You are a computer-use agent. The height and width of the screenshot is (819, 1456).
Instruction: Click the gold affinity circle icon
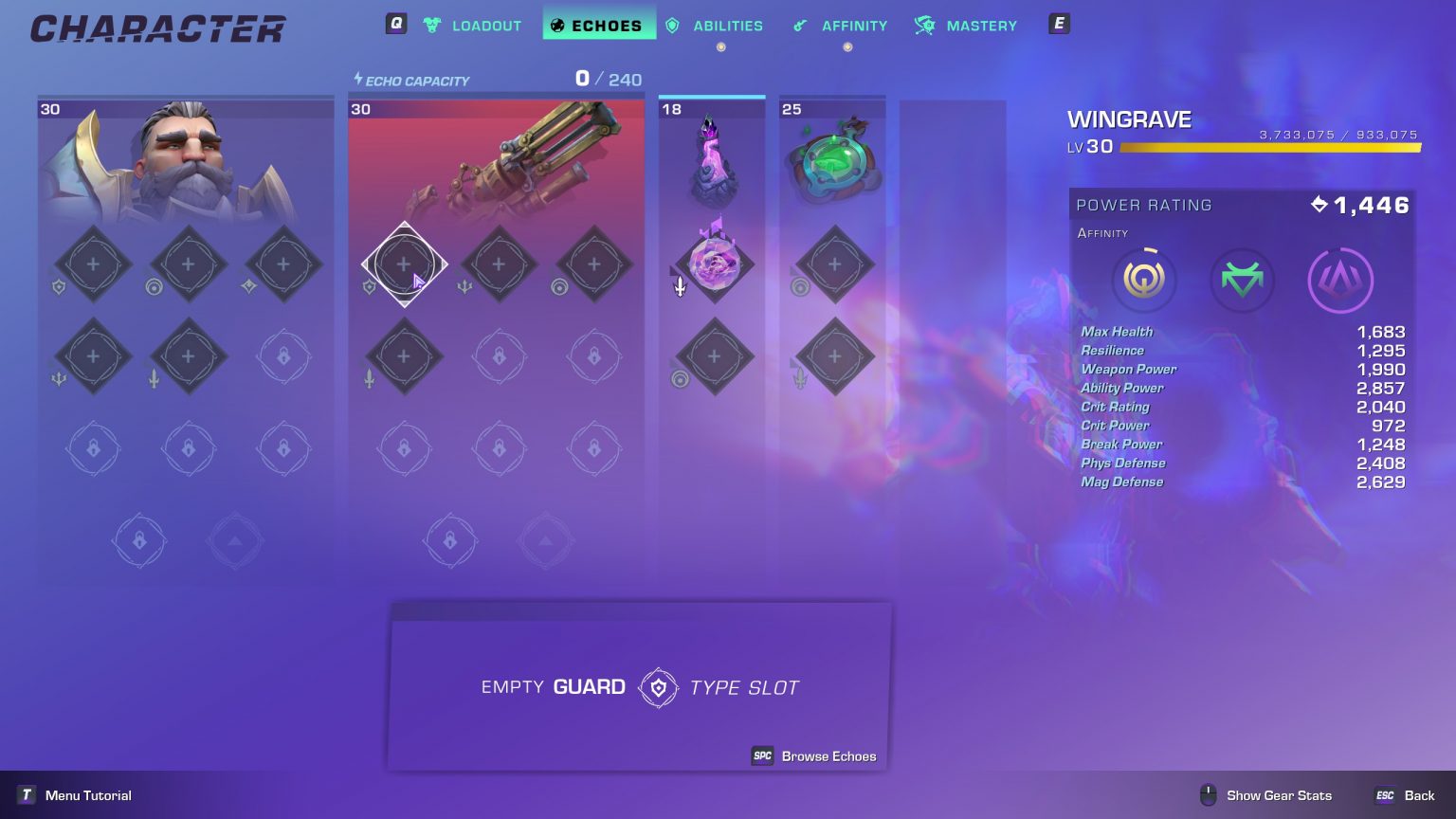pyautogui.click(x=1144, y=280)
